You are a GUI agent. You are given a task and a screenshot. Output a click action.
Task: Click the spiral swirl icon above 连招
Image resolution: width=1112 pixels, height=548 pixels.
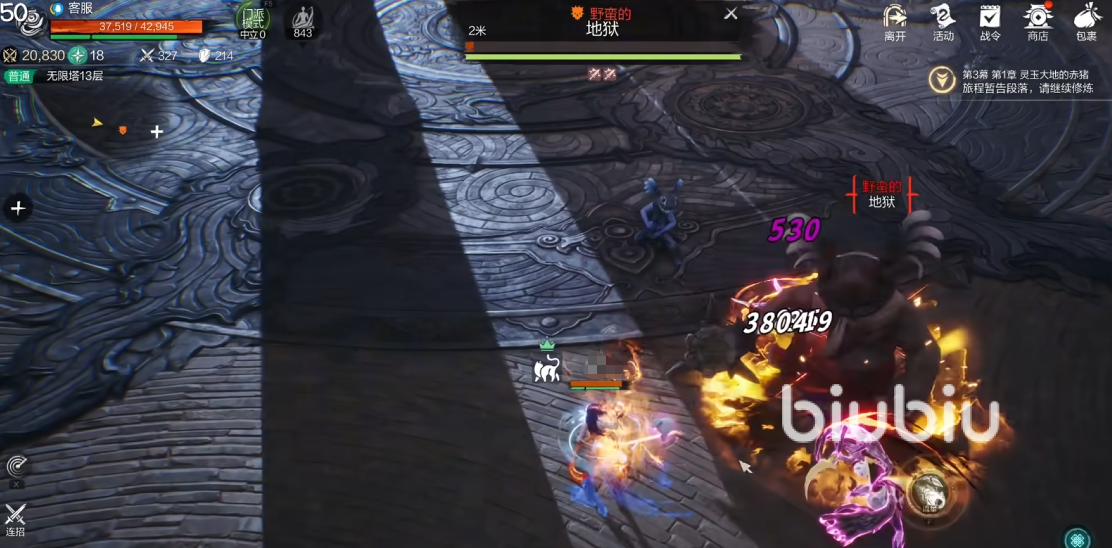click(16, 466)
